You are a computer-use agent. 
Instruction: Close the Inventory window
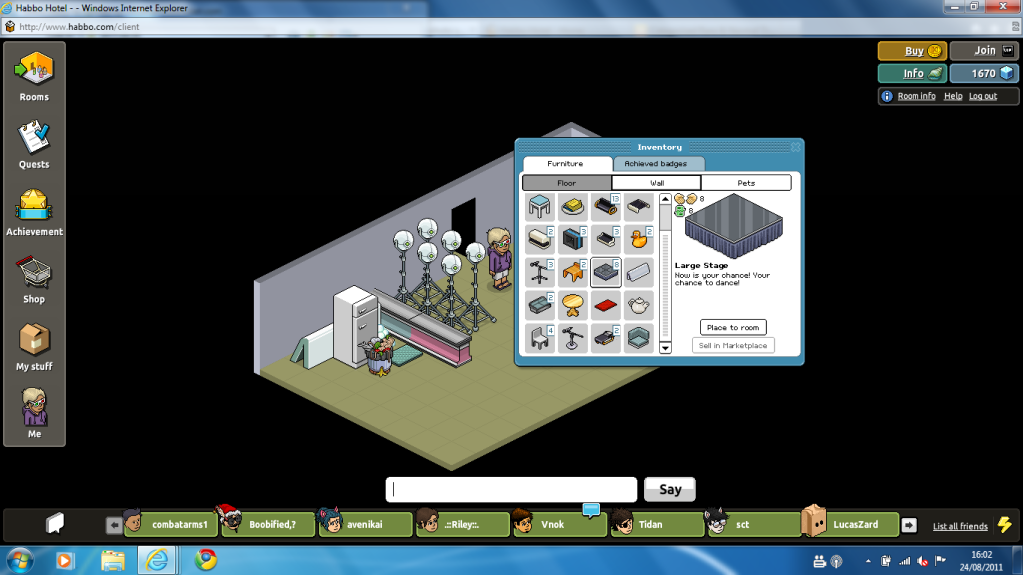(796, 147)
